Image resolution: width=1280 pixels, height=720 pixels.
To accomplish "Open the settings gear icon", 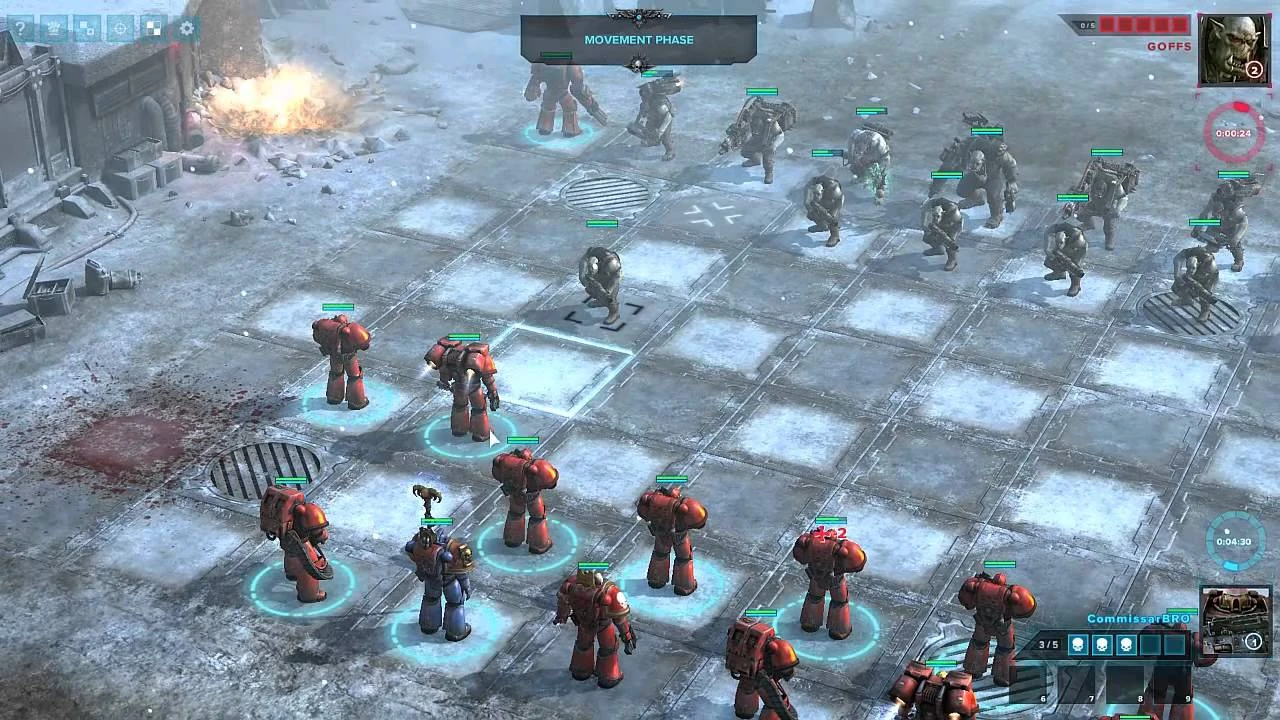I will 185,28.
